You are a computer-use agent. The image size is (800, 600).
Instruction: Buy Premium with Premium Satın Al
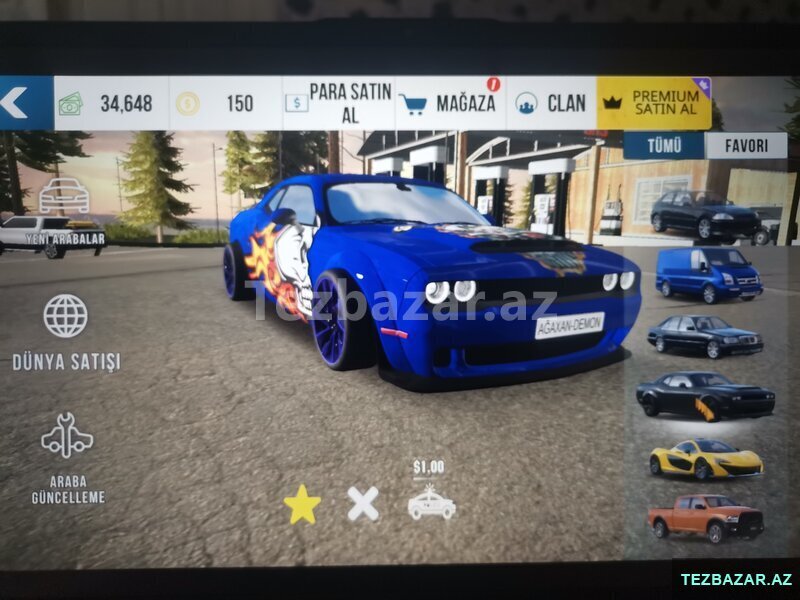click(x=654, y=103)
